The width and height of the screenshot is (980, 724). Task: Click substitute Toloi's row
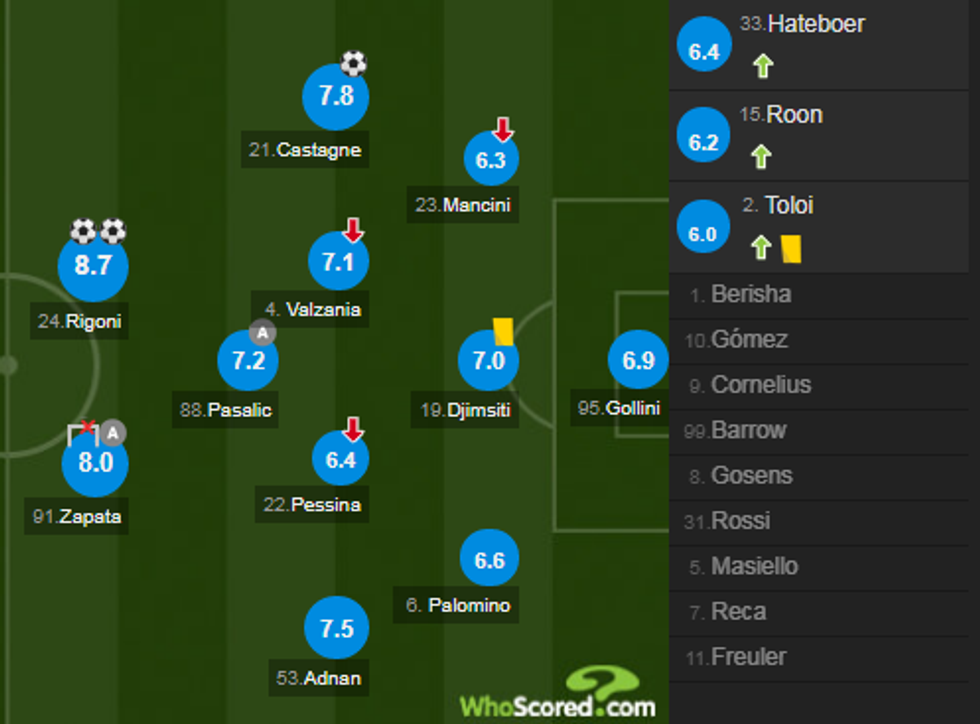click(x=789, y=206)
